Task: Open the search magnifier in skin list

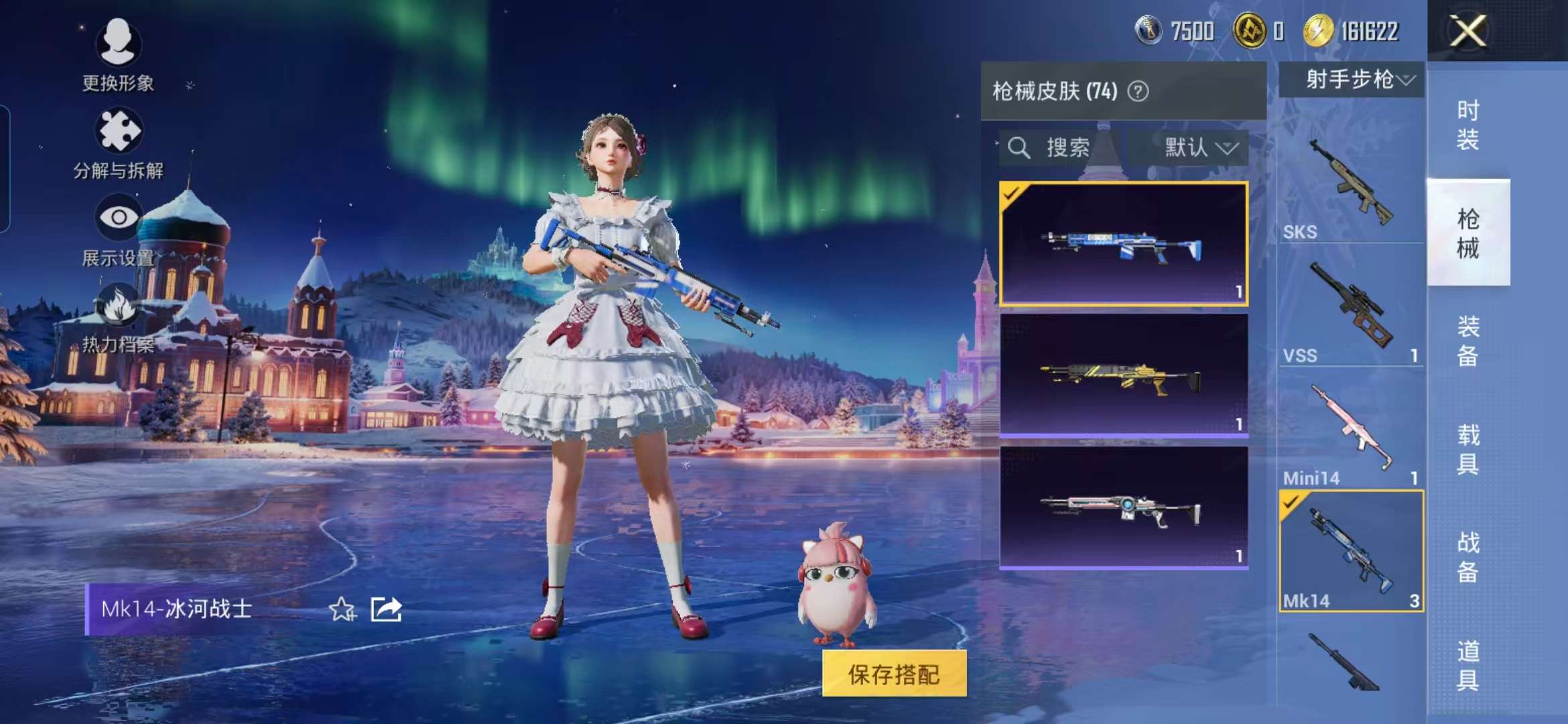Action: coord(1020,149)
